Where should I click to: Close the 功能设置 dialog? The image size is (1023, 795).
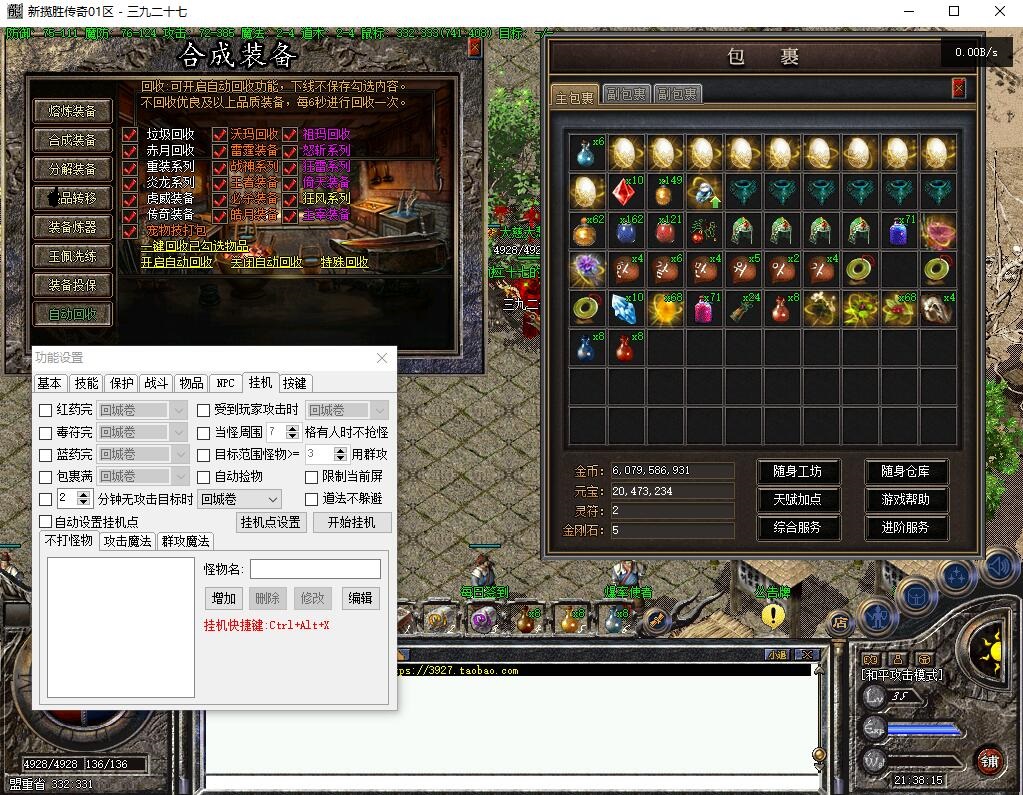click(382, 358)
